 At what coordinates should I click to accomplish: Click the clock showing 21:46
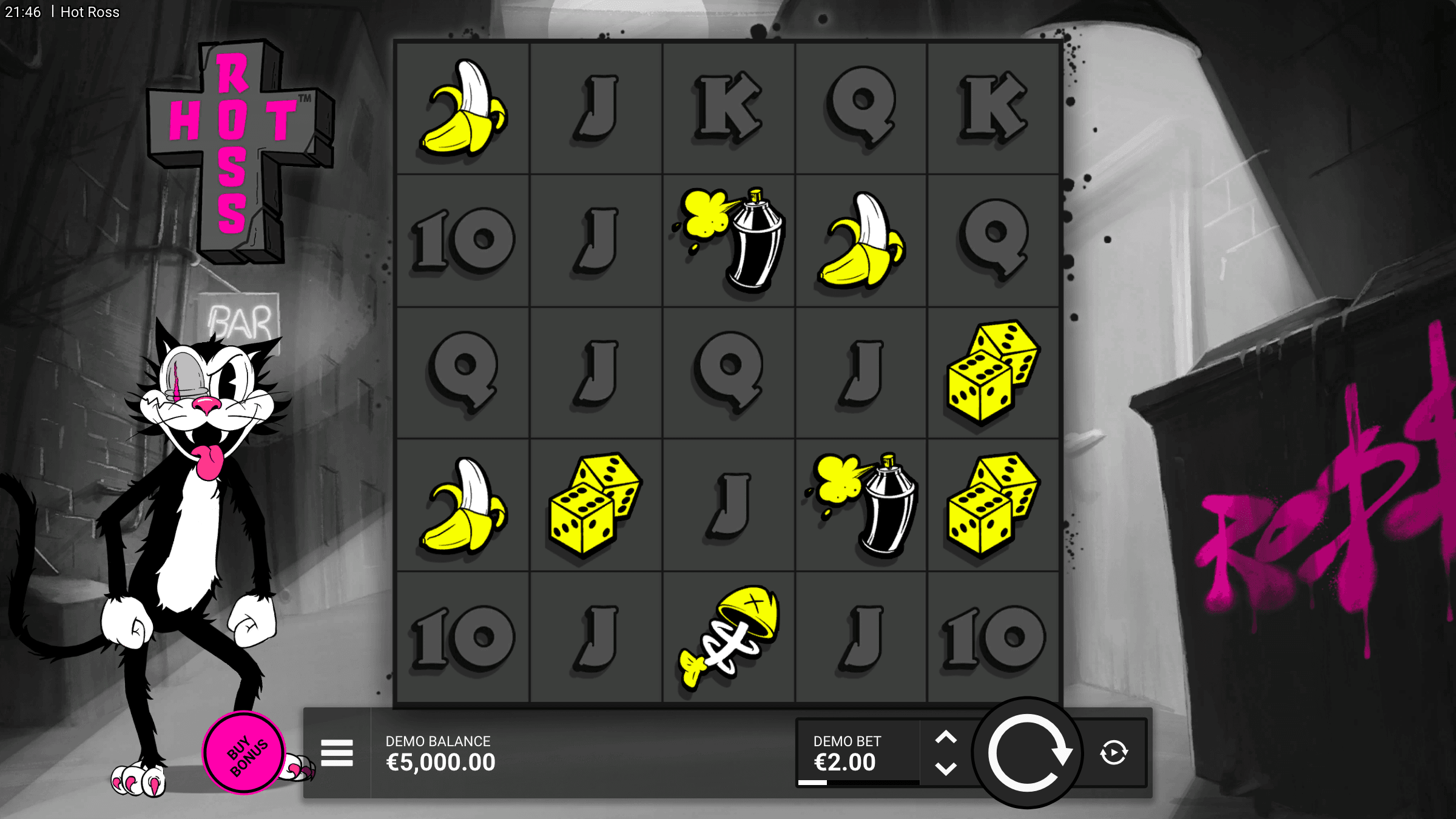[x=22, y=12]
